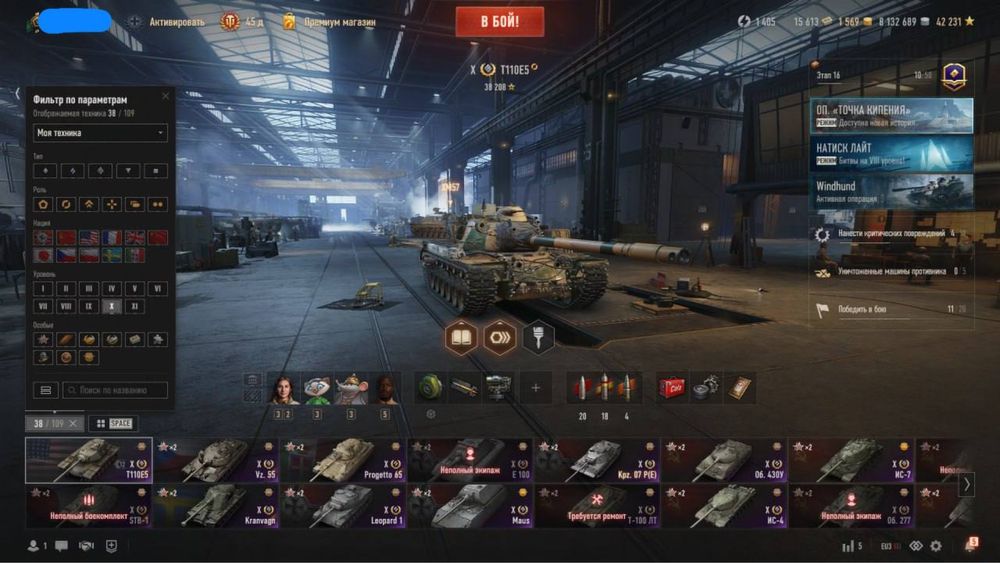1000x563 pixels.
Task: Add equipment in the empty plus slot
Action: coord(535,388)
